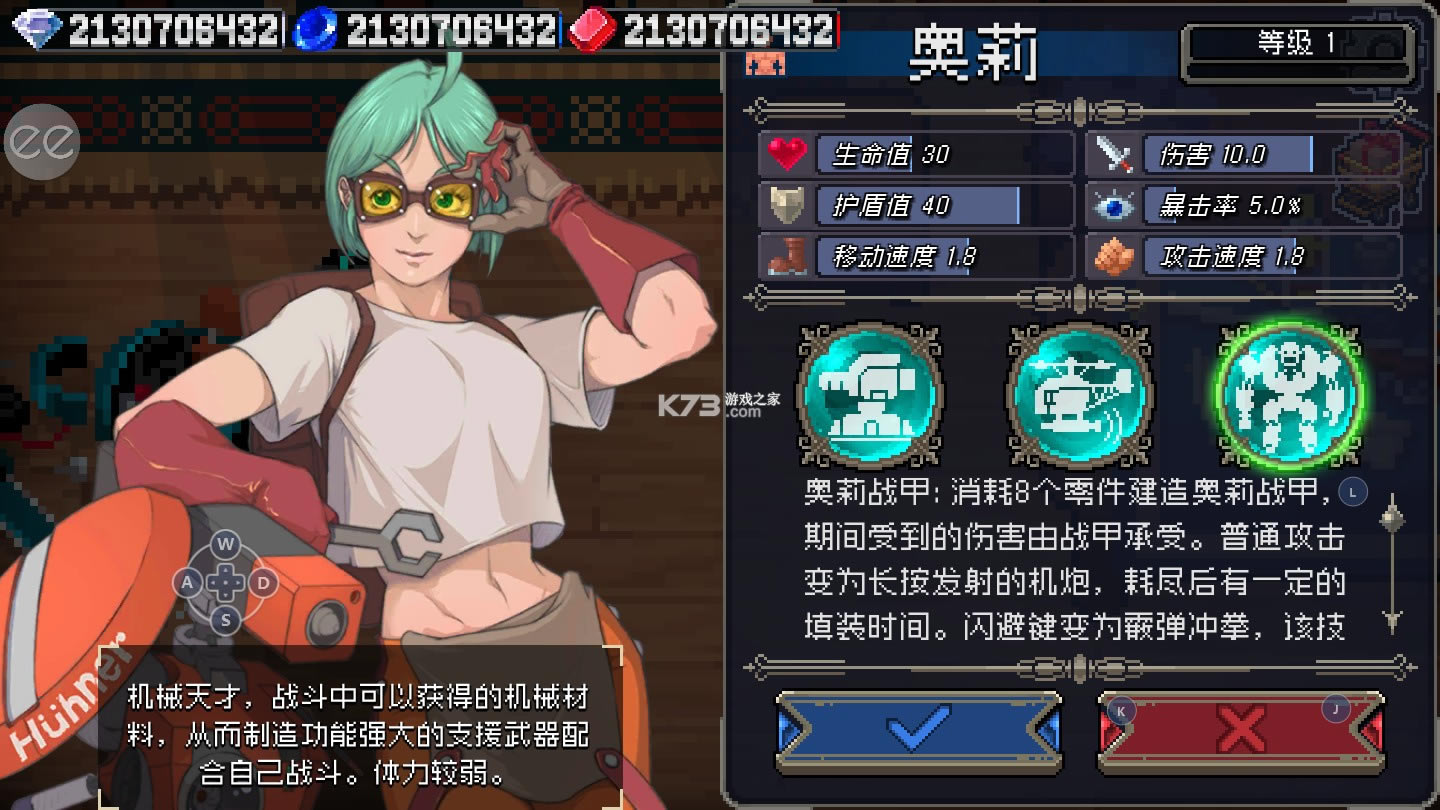1440x810 pixels.
Task: Cancel with the red X button
Action: (1241, 731)
